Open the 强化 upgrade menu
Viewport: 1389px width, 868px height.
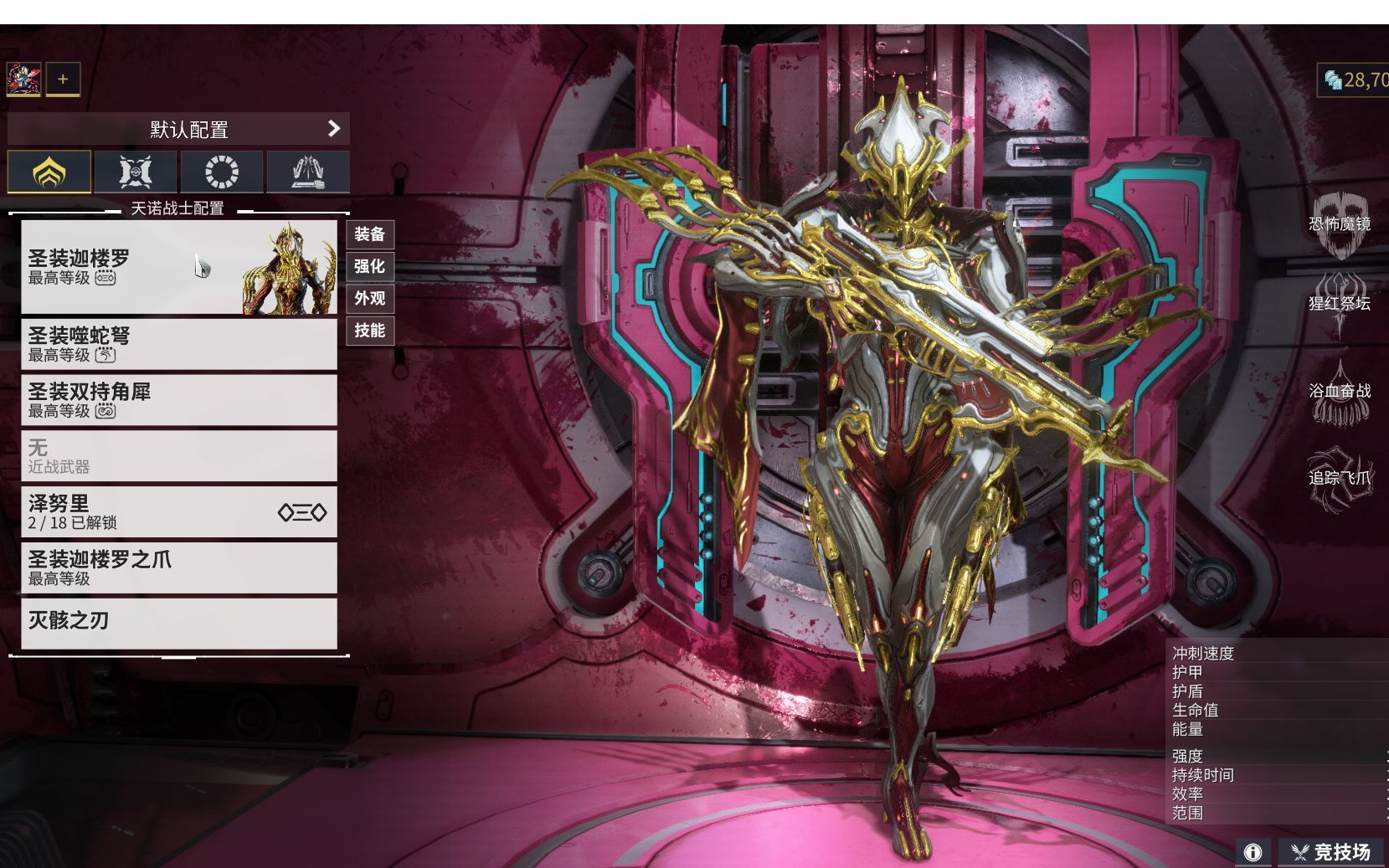(369, 266)
